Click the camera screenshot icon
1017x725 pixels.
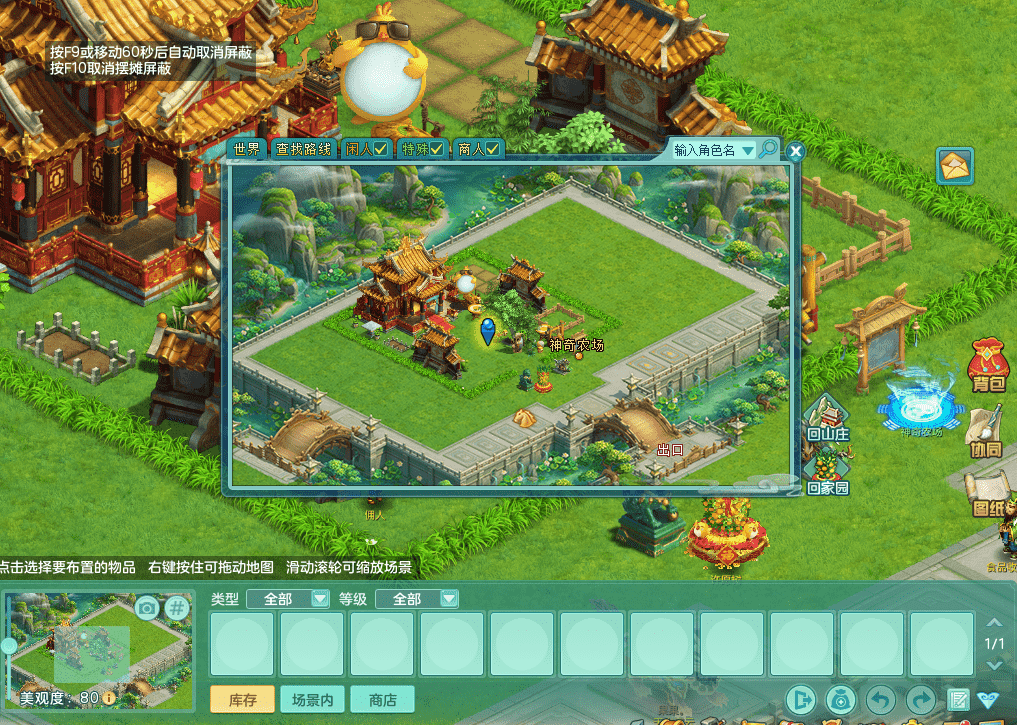tap(147, 607)
